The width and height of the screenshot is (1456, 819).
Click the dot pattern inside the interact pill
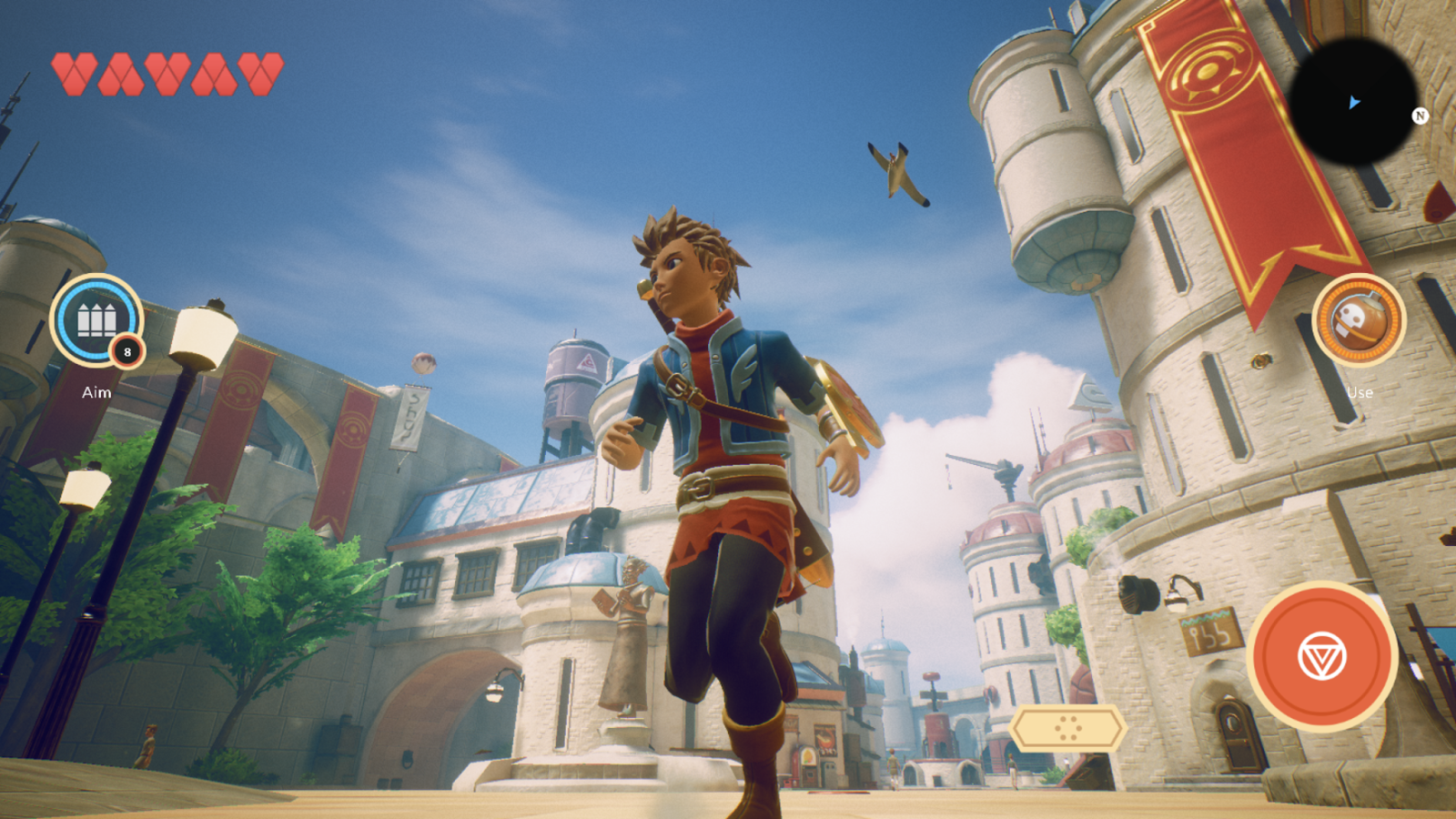(1067, 728)
